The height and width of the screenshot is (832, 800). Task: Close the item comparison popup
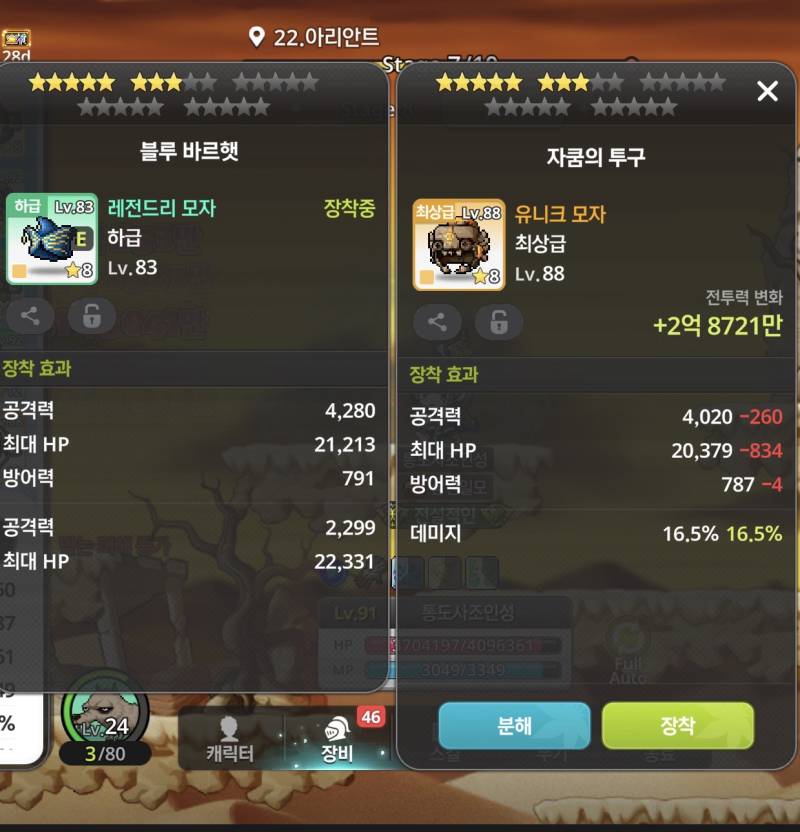[x=767, y=92]
